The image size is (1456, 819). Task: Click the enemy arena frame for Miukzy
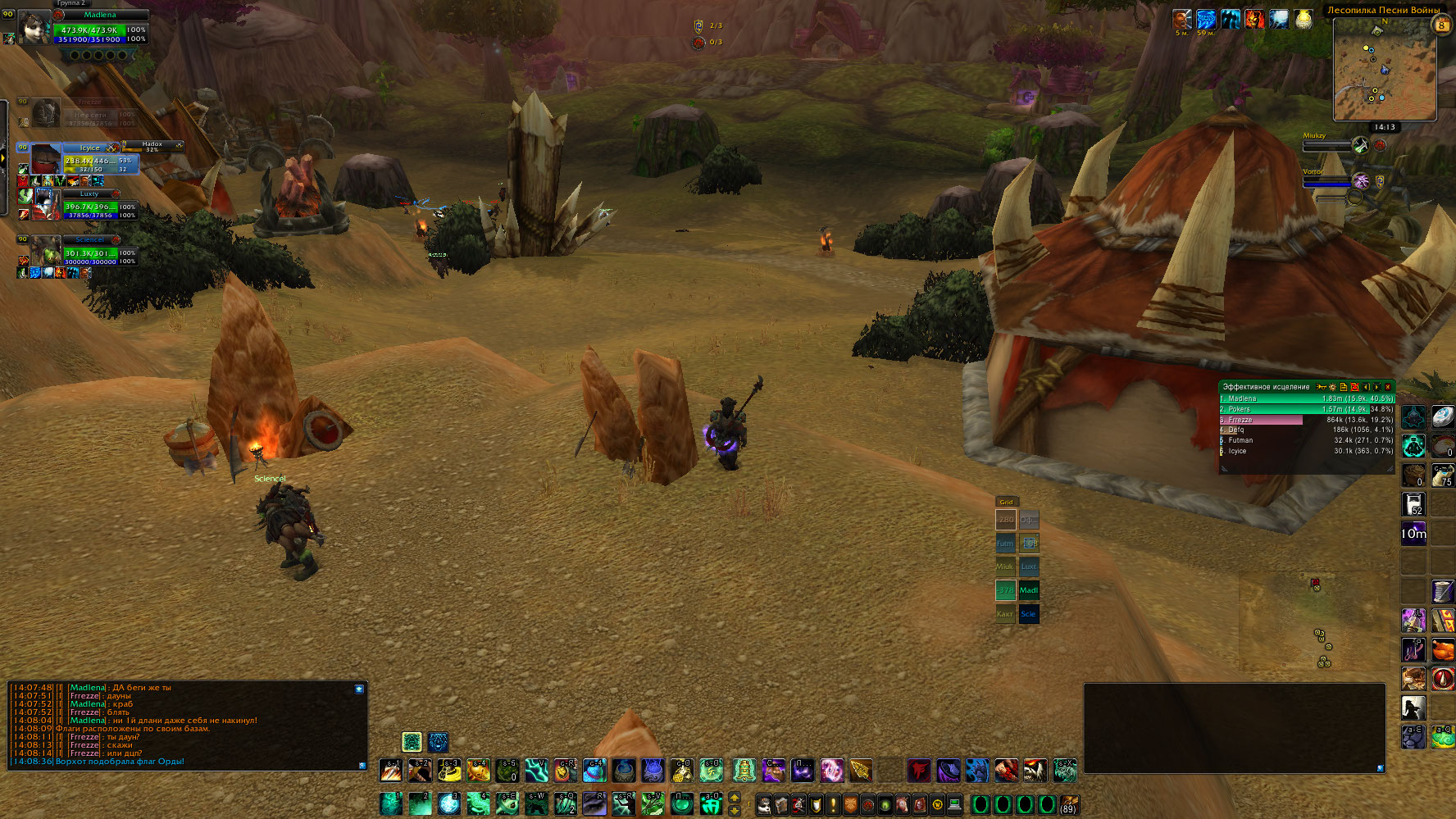(x=1328, y=145)
